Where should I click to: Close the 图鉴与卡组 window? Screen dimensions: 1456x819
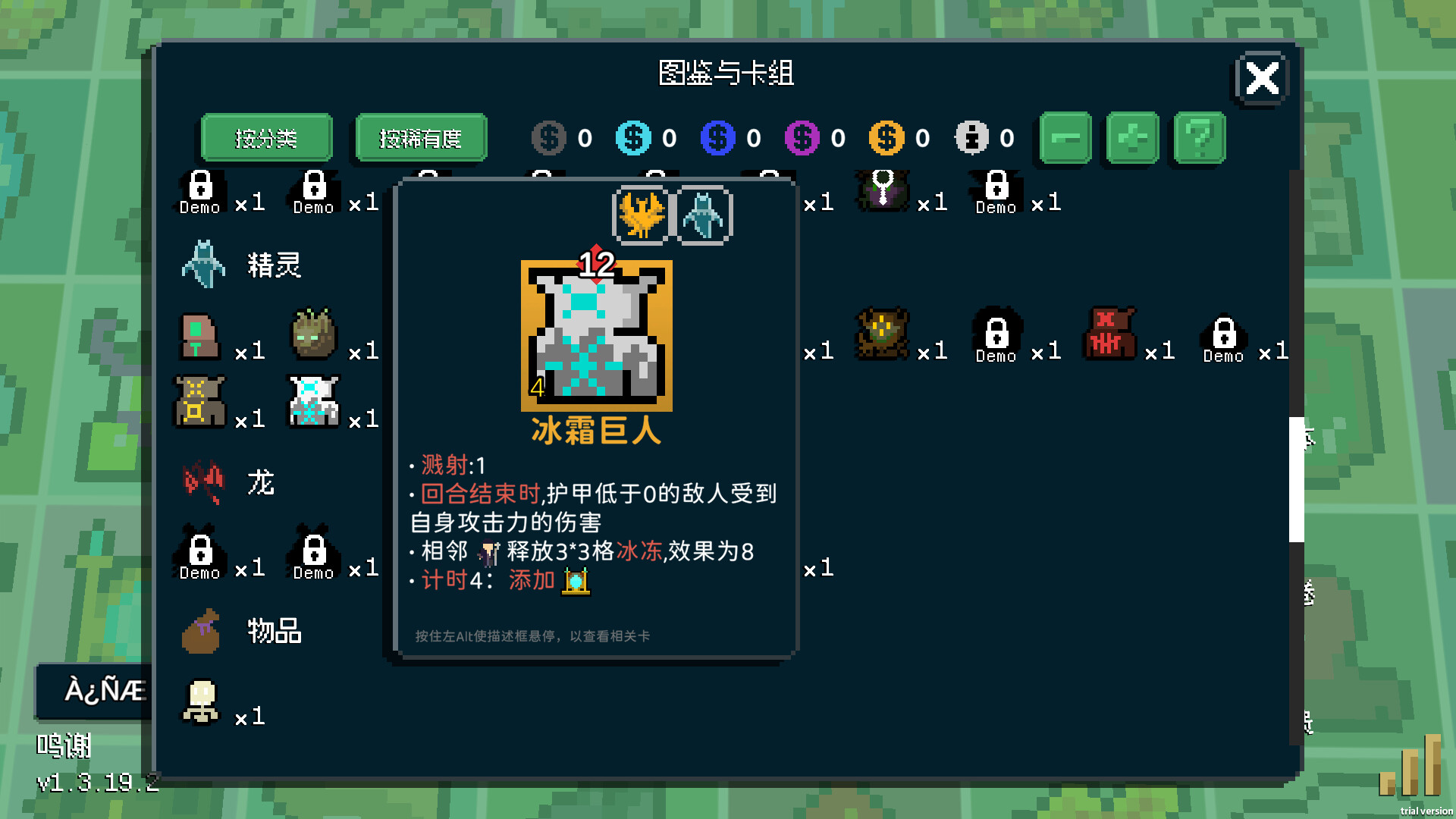point(1261,78)
